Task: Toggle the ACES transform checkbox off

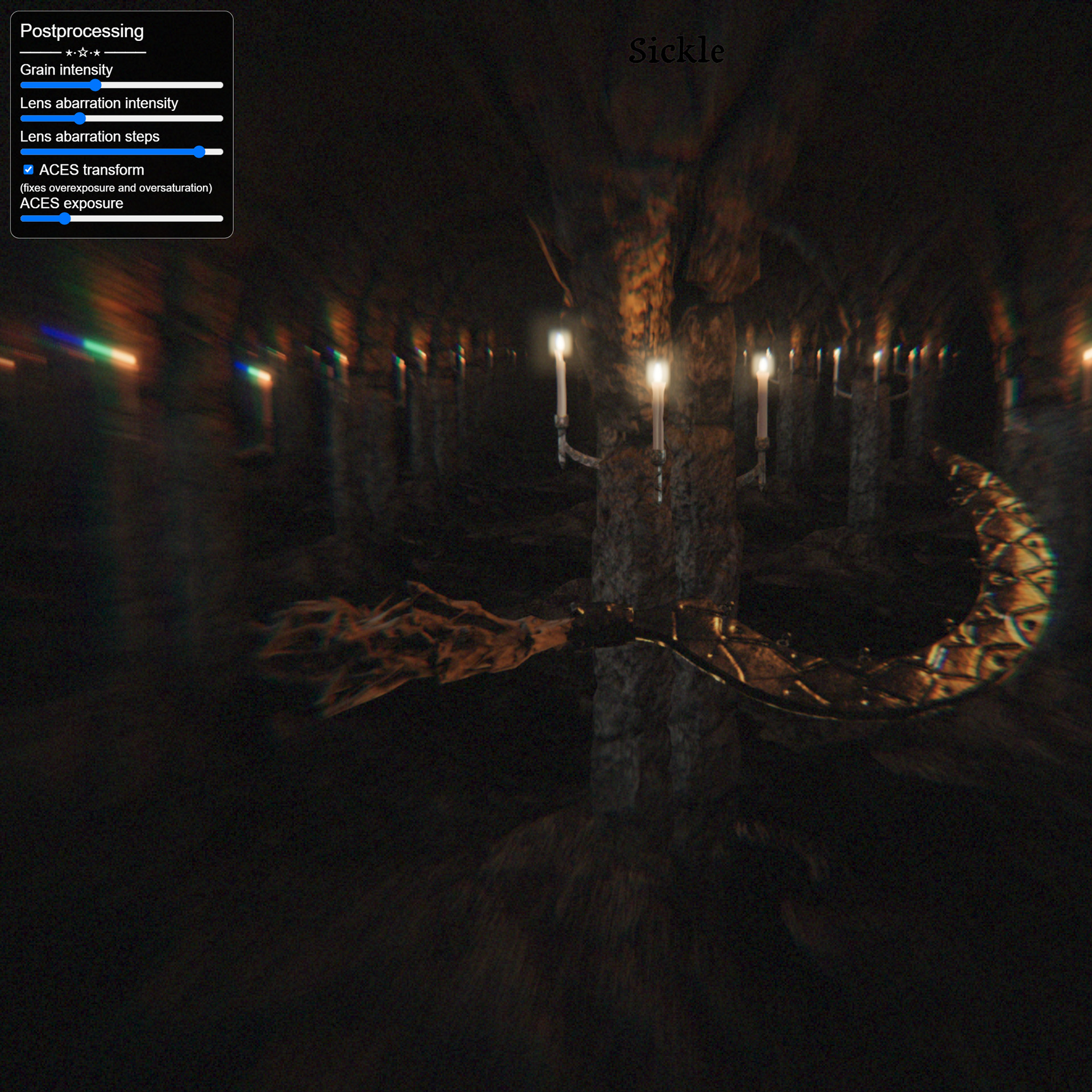Action: [28, 169]
